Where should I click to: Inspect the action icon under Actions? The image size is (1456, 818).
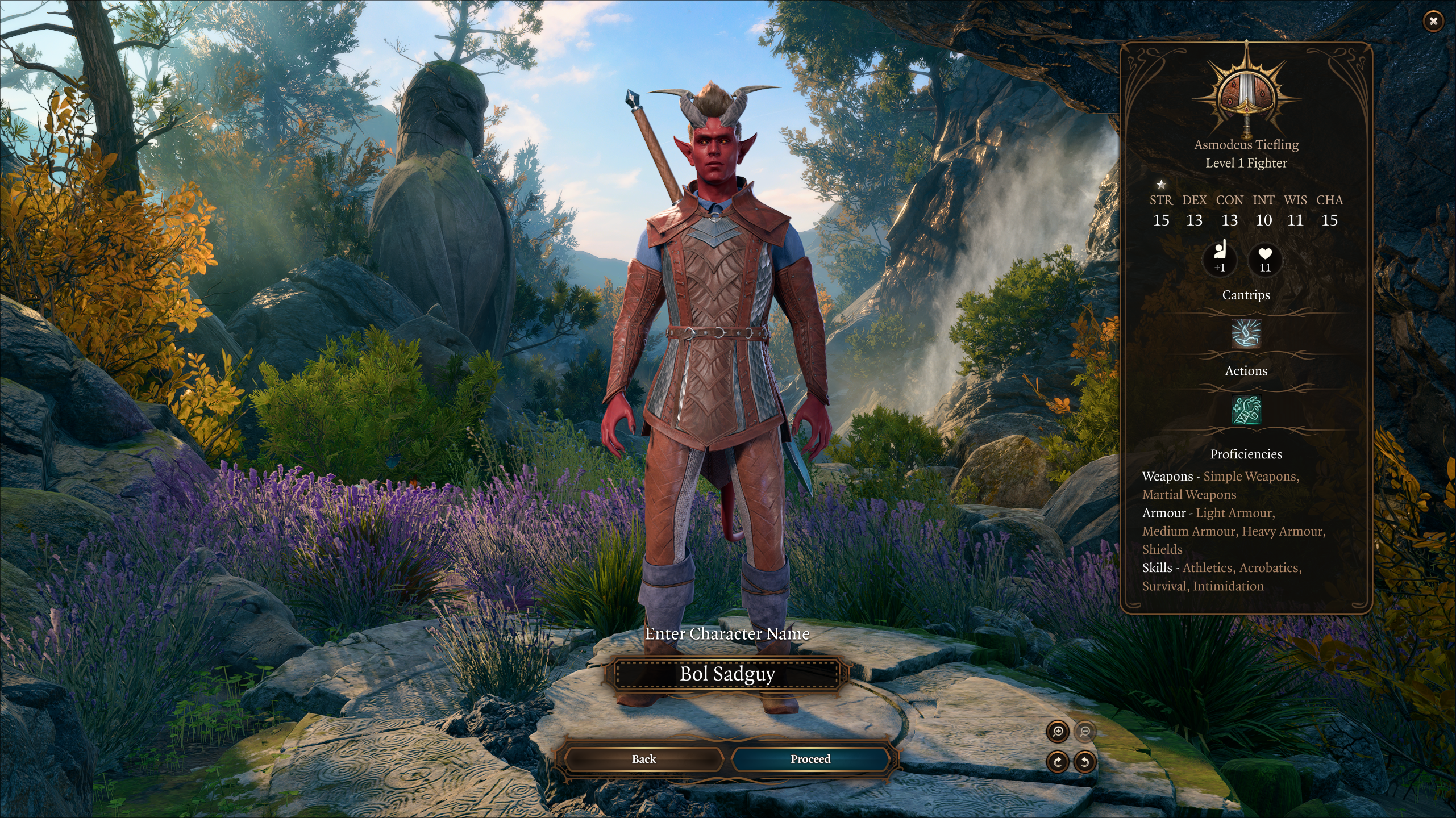1246,410
